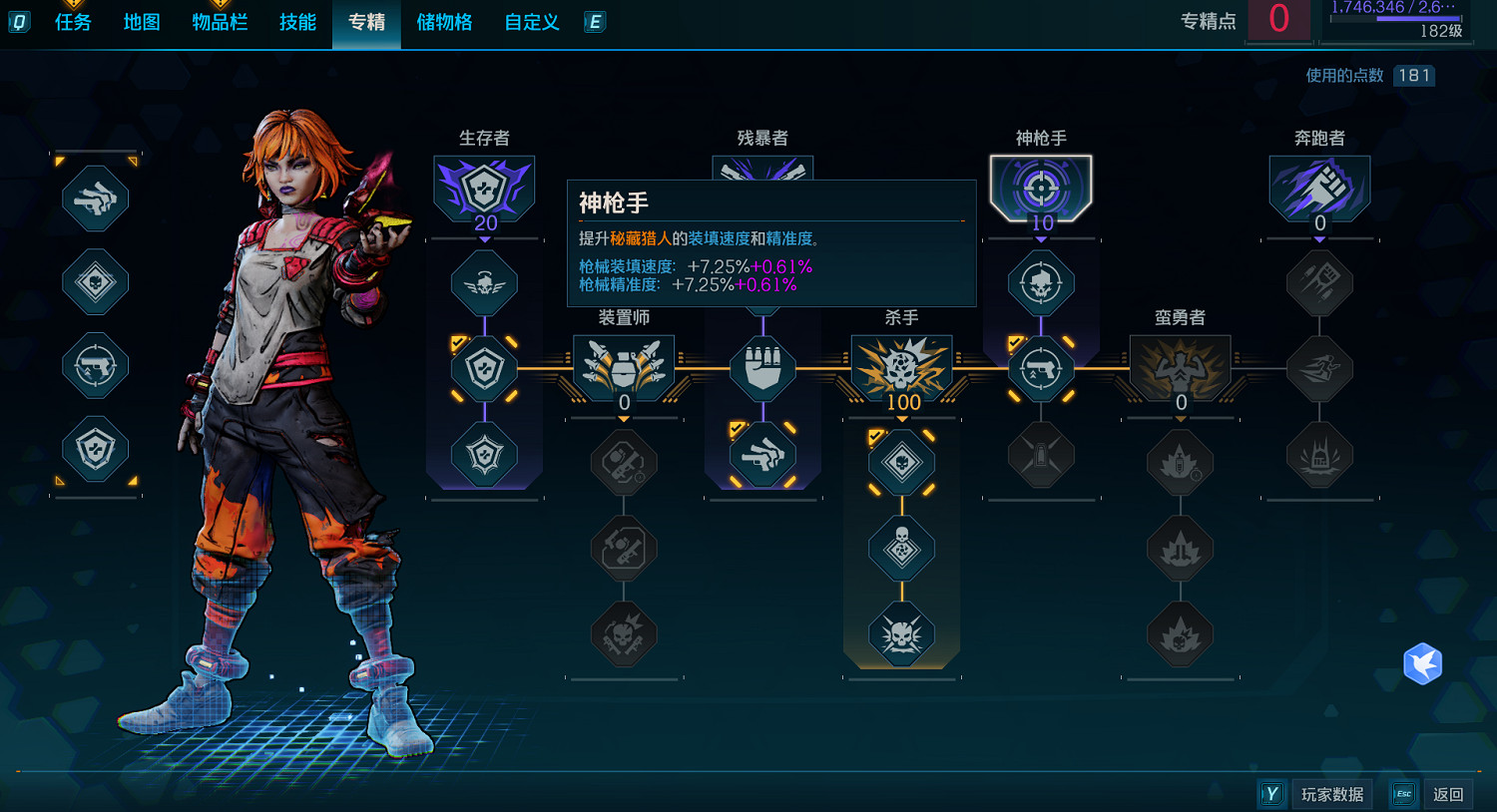Click the blue overlay icon above bottom buttons
Viewport: 1497px width, 812px height.
pyautogui.click(x=1422, y=663)
